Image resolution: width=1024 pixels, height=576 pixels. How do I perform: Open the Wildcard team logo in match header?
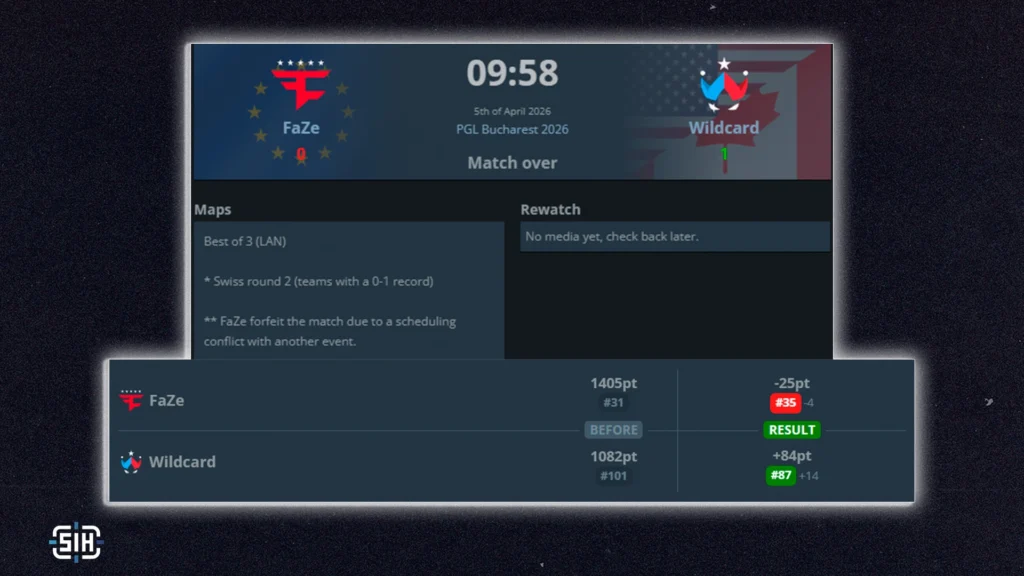coord(723,88)
